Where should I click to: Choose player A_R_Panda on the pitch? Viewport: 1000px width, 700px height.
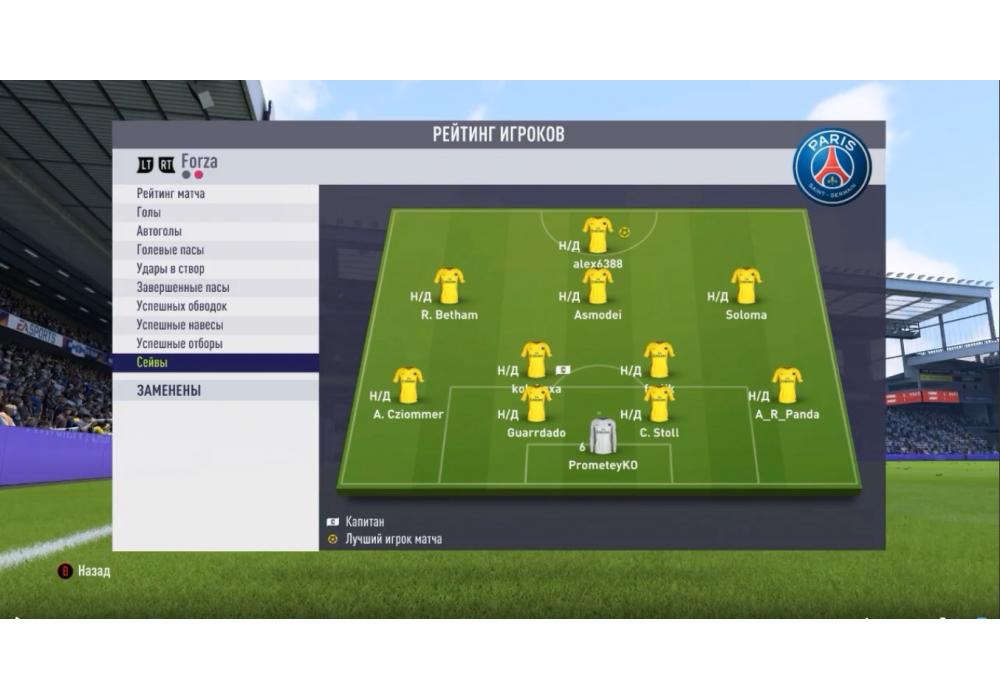pyautogui.click(x=787, y=386)
